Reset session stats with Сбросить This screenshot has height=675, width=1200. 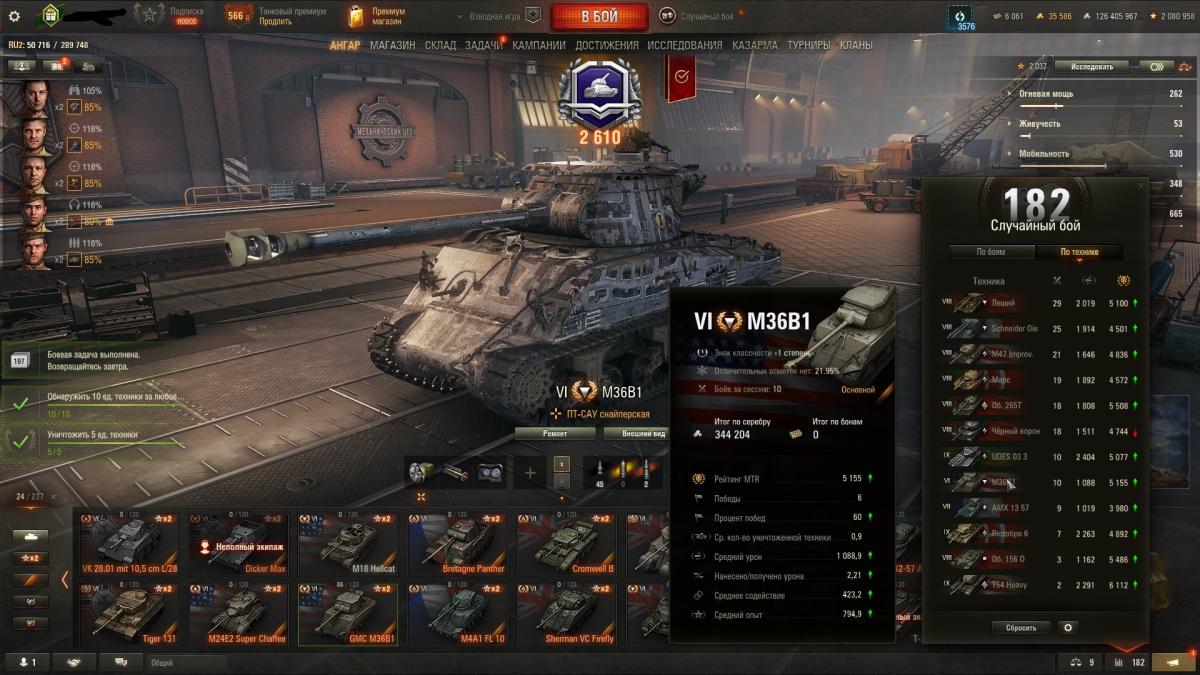1021,628
